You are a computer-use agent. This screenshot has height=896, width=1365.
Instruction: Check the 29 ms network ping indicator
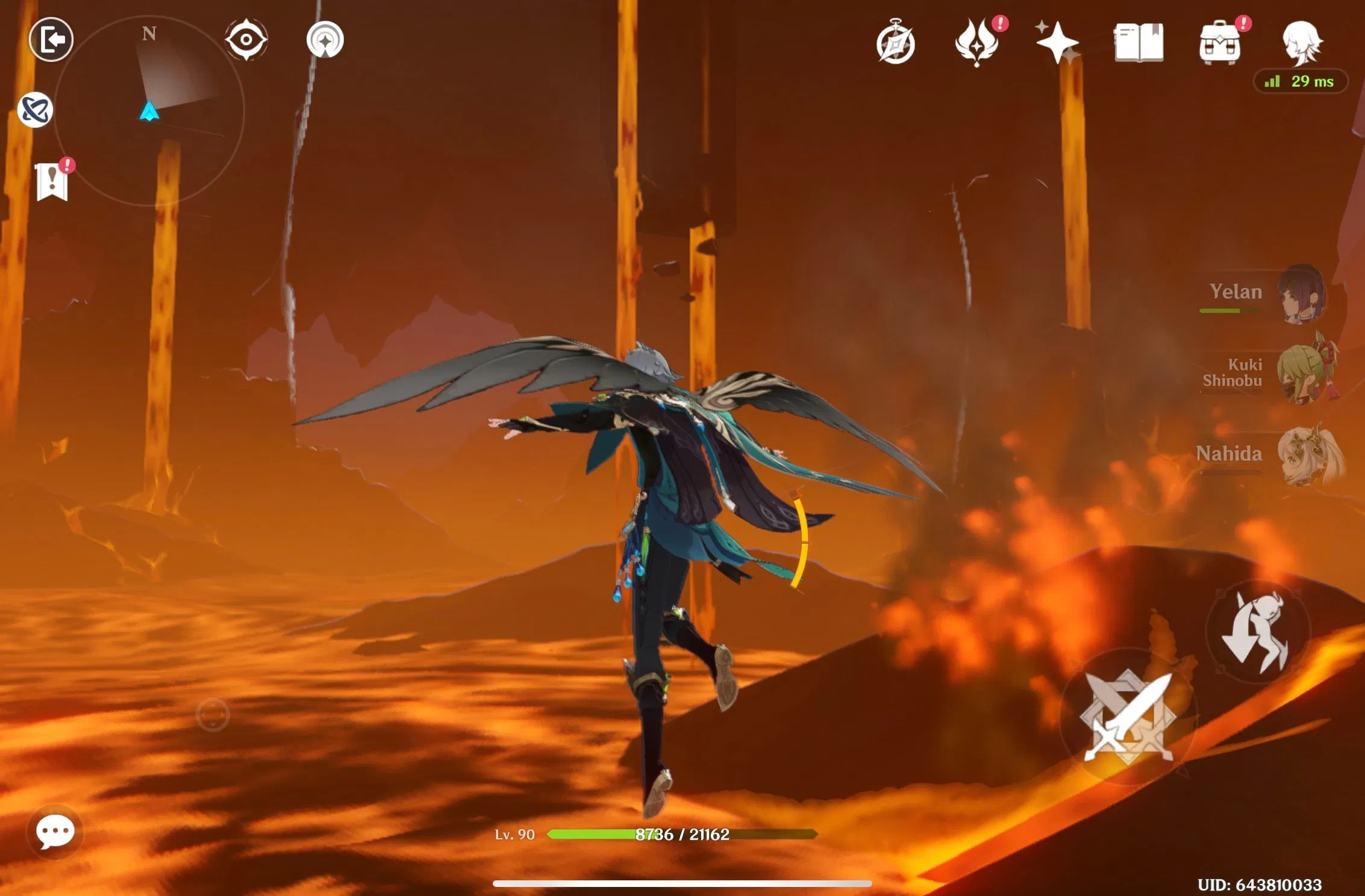[x=1299, y=81]
